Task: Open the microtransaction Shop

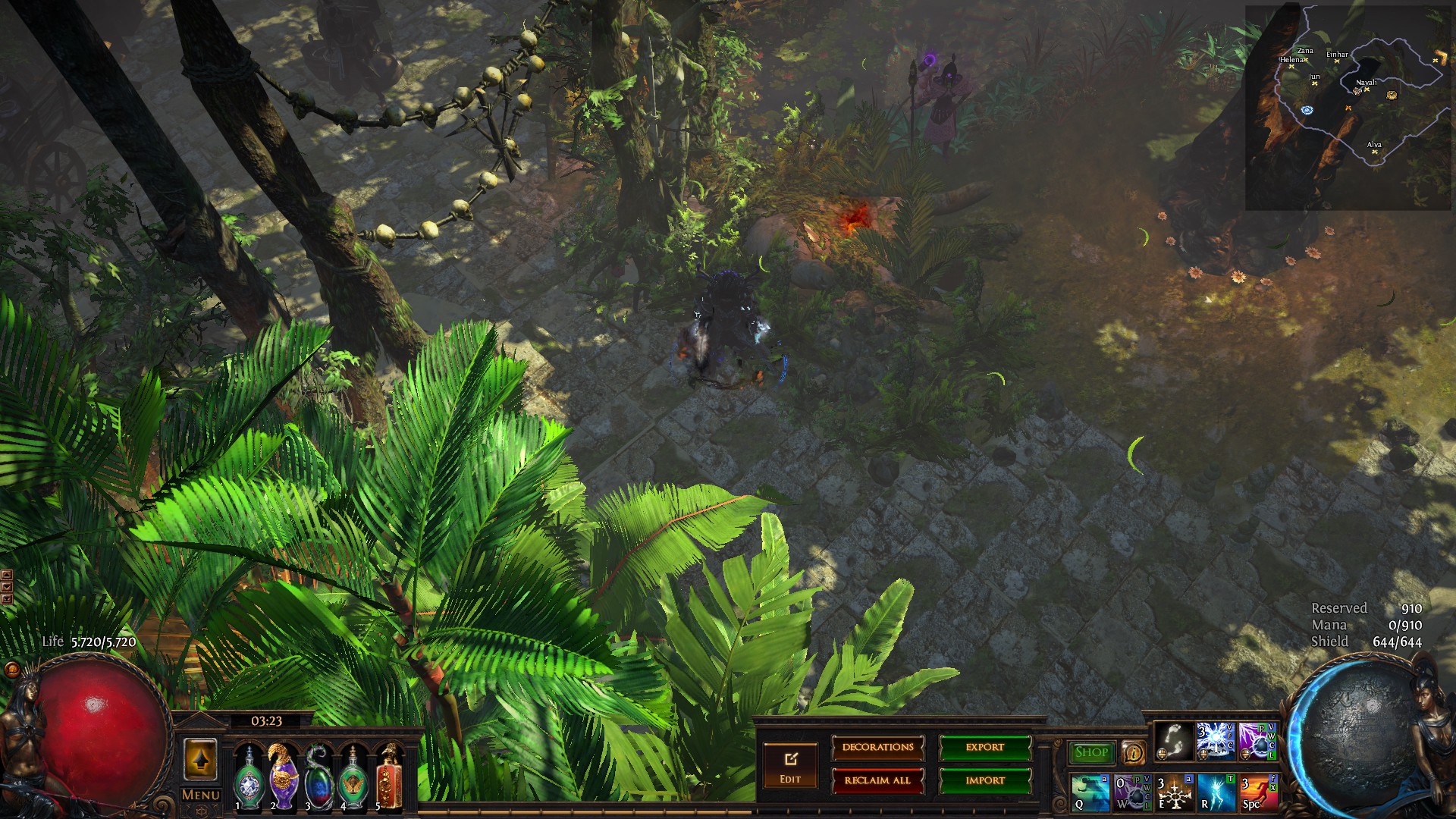Action: click(1092, 752)
